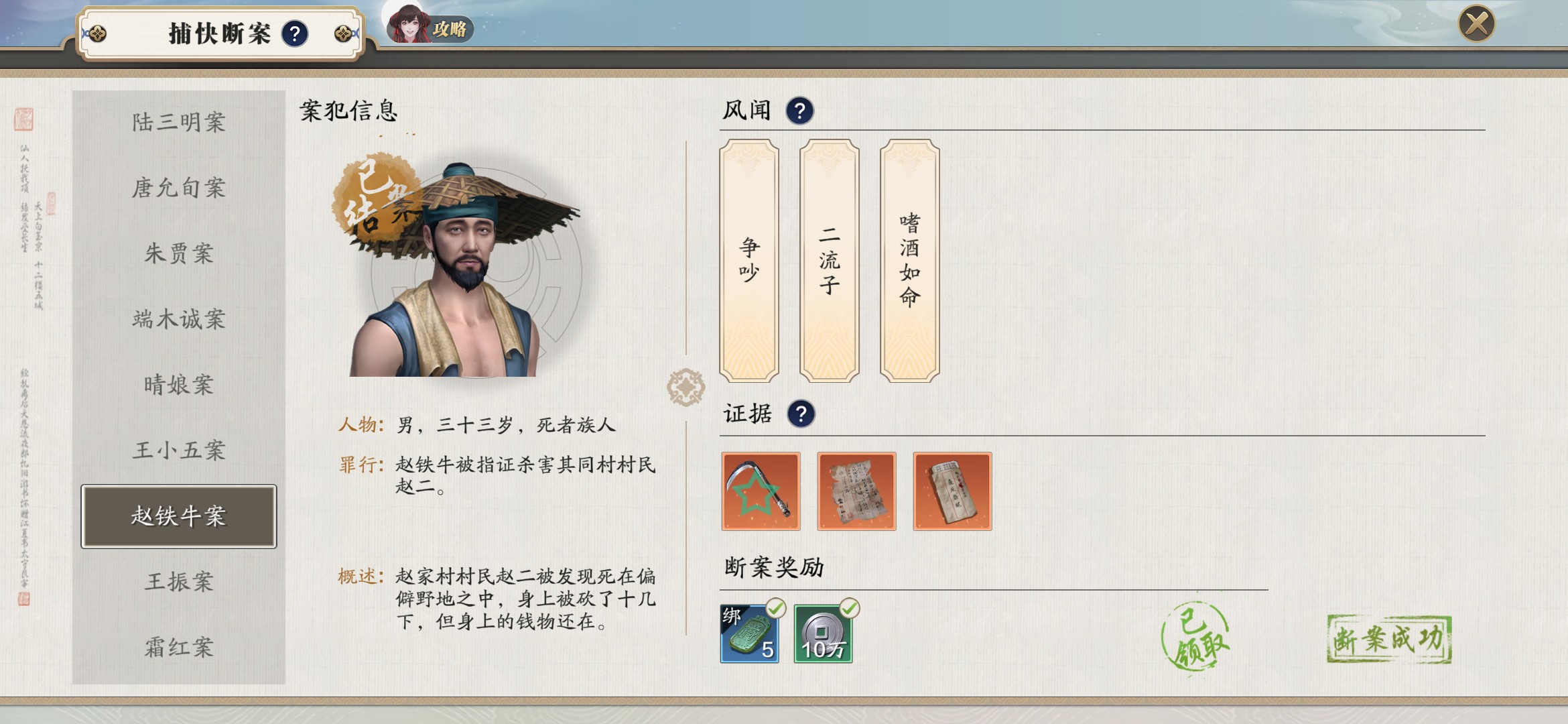Pick the 二流子 rumor card
The height and width of the screenshot is (724, 1568).
830,260
